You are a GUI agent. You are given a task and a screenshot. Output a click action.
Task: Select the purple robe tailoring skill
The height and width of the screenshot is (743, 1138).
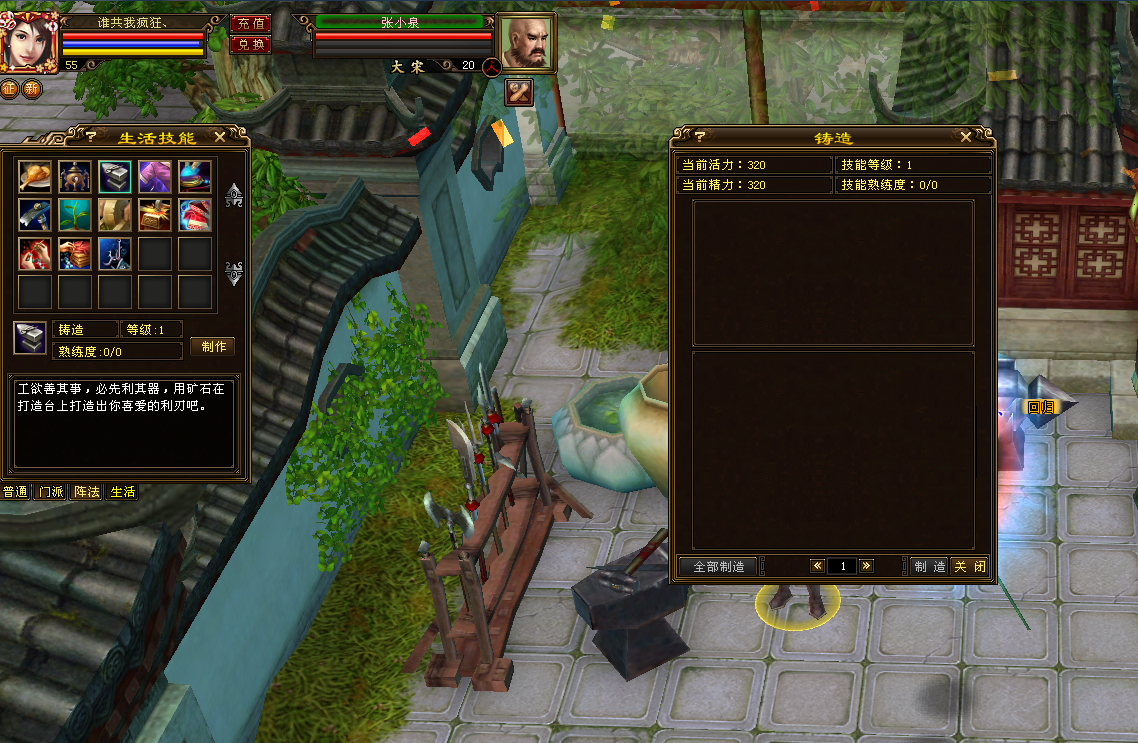pos(155,176)
